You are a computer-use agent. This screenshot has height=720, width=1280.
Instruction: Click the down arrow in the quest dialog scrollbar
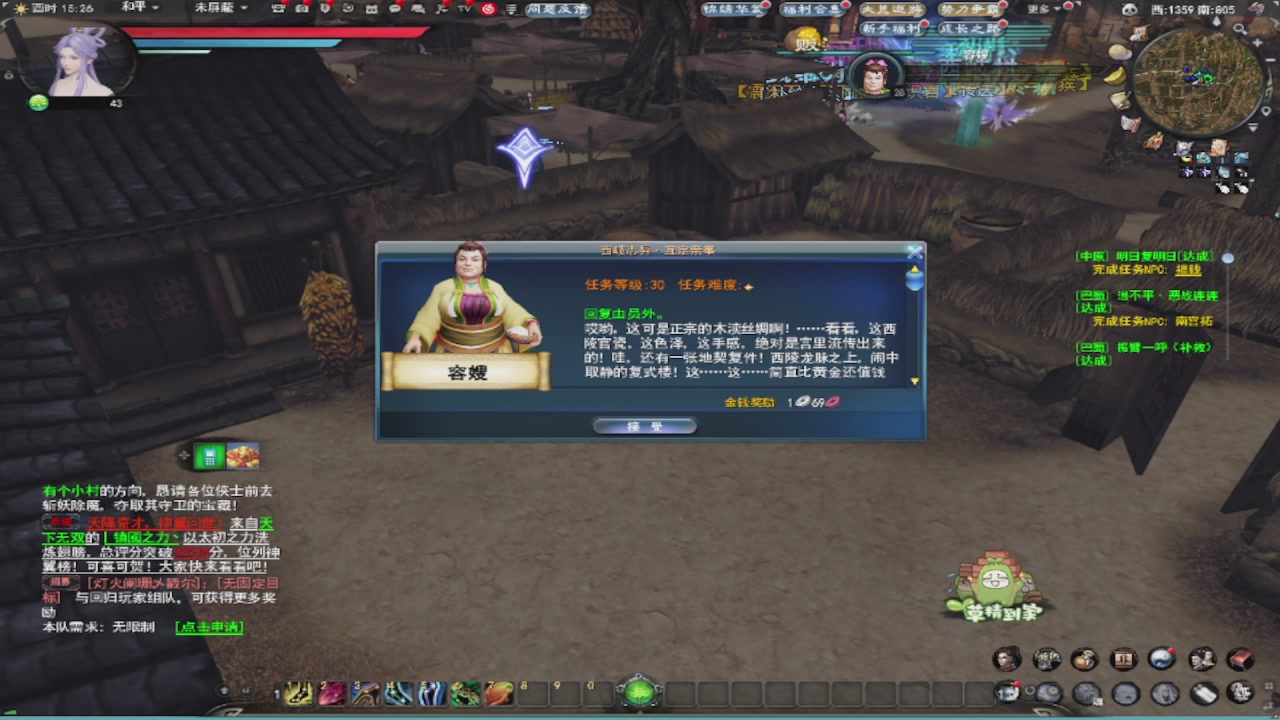click(x=914, y=380)
